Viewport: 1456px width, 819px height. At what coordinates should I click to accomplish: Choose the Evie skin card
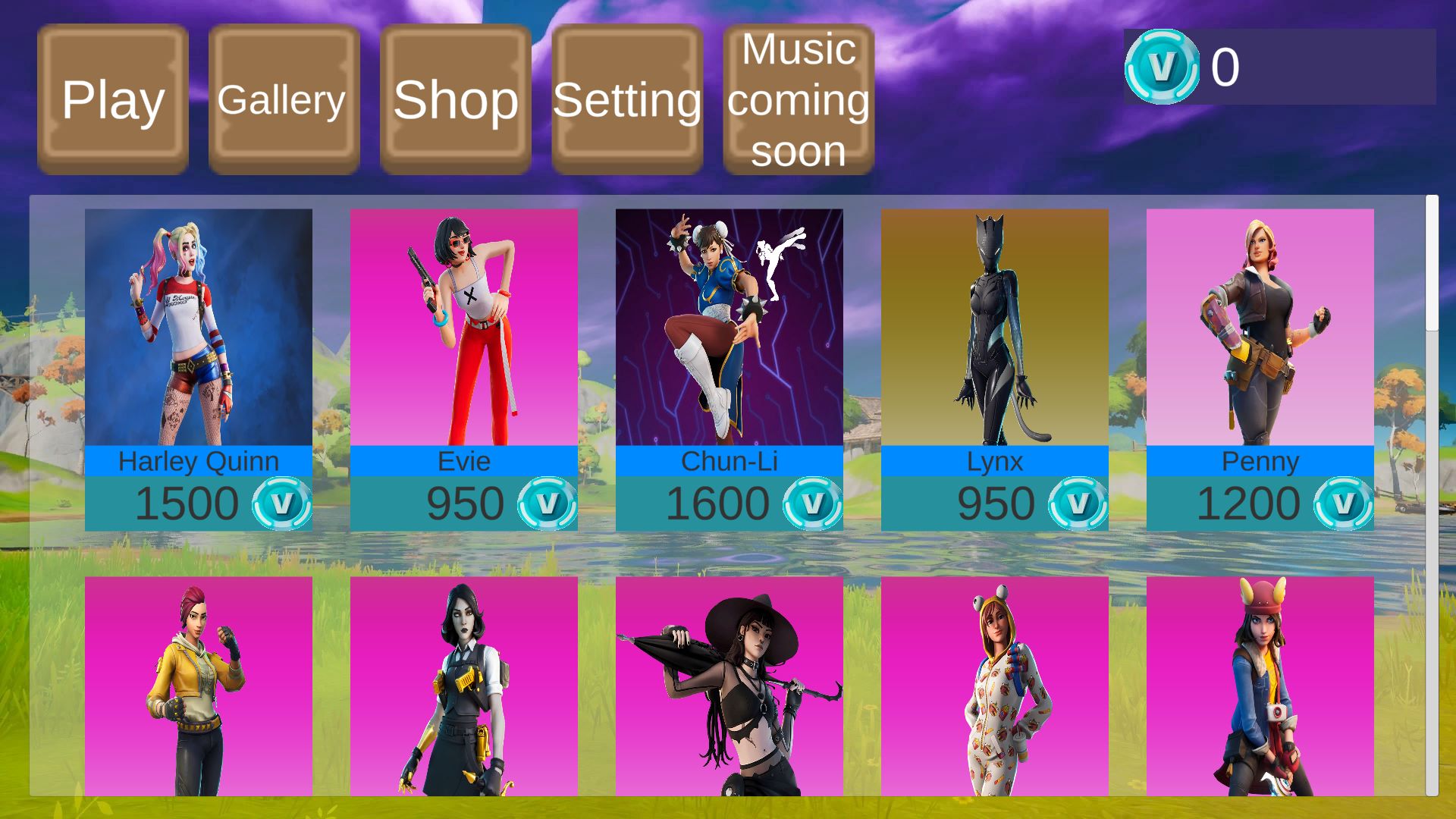(x=464, y=327)
